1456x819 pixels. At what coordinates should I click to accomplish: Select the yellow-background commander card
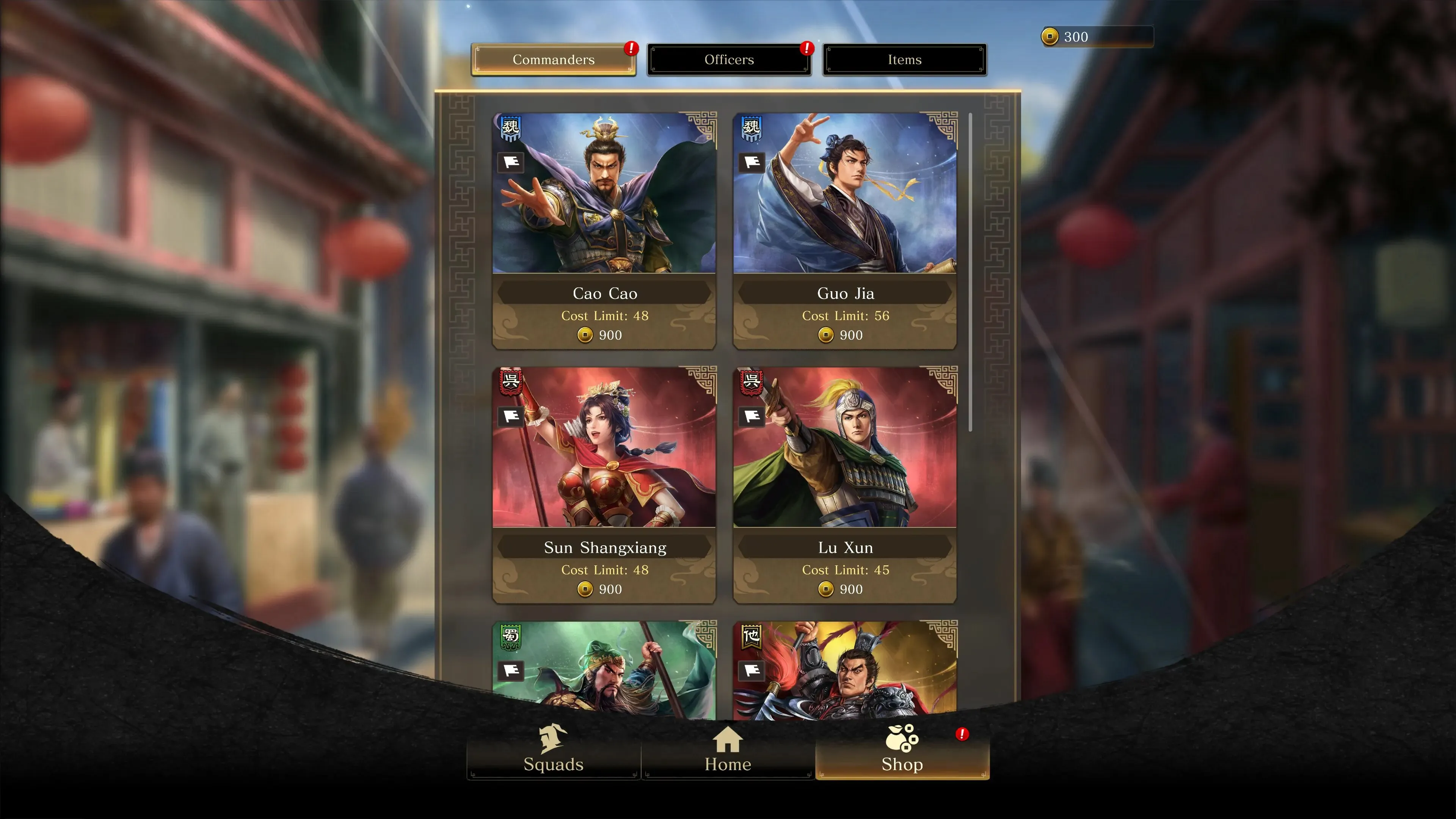click(844, 670)
